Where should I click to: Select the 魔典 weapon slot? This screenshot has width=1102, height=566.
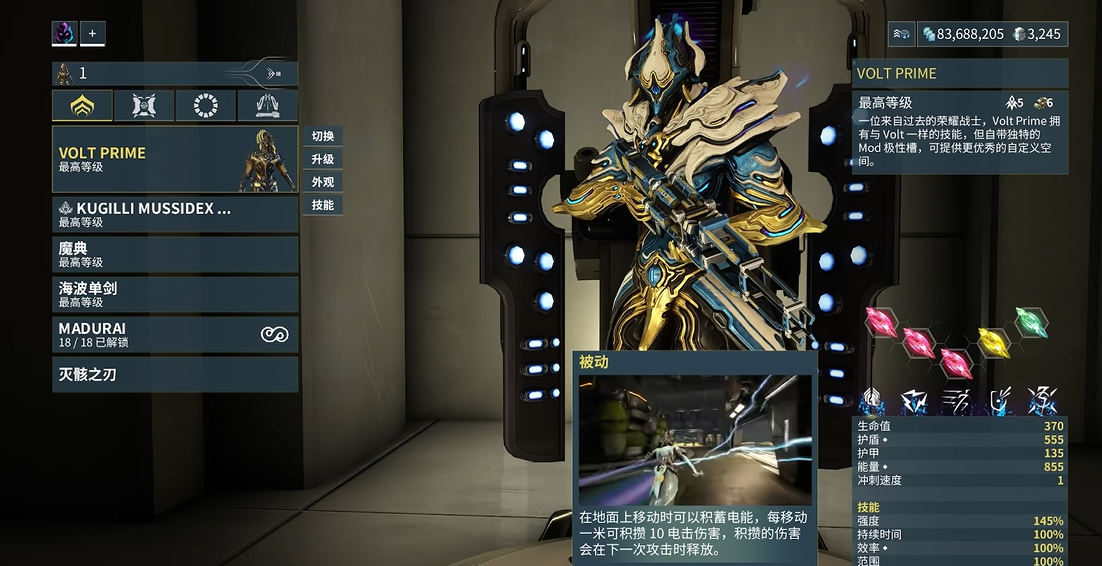pyautogui.click(x=175, y=254)
